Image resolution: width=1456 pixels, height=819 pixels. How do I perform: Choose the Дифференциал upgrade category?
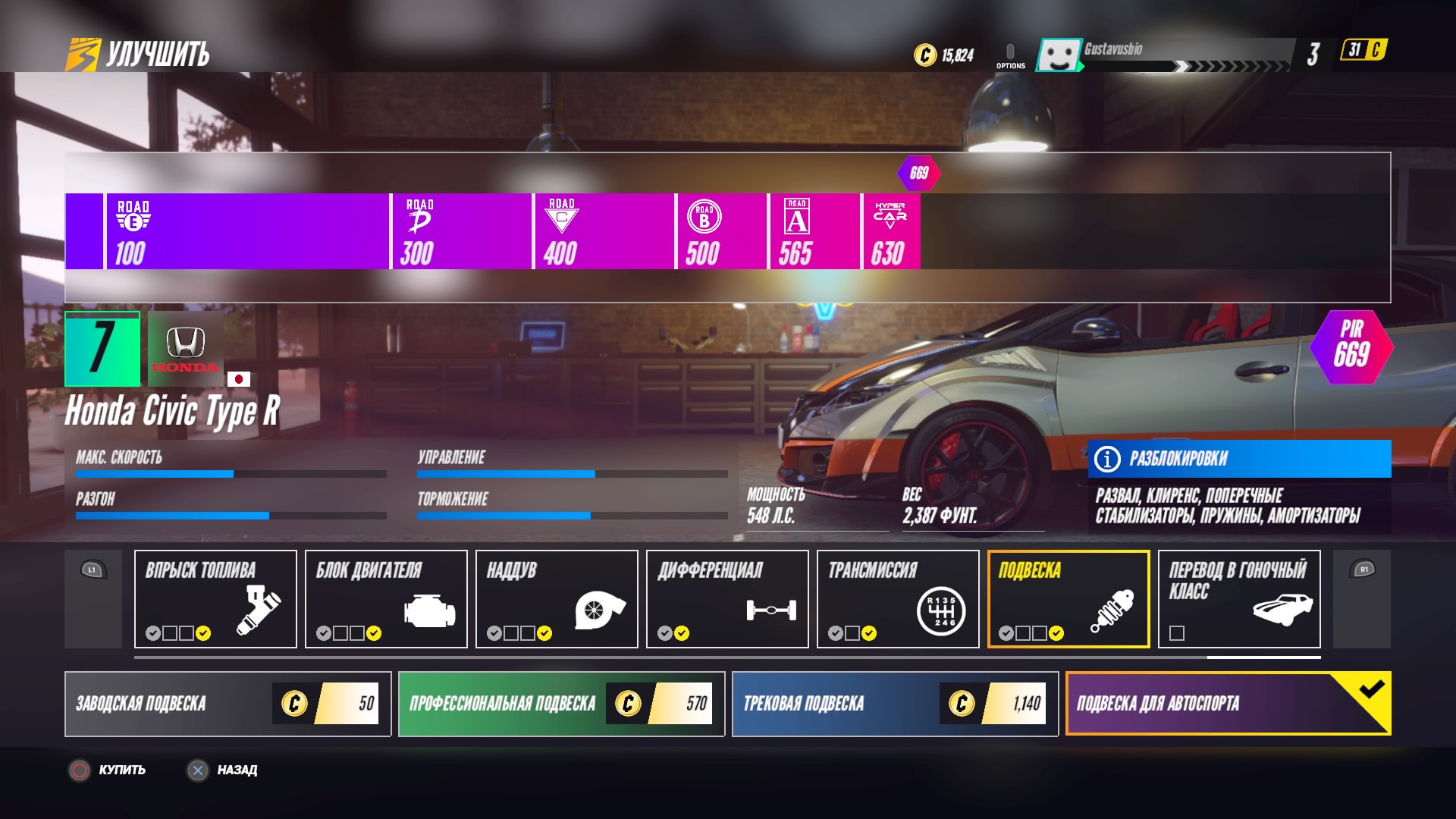point(727,599)
